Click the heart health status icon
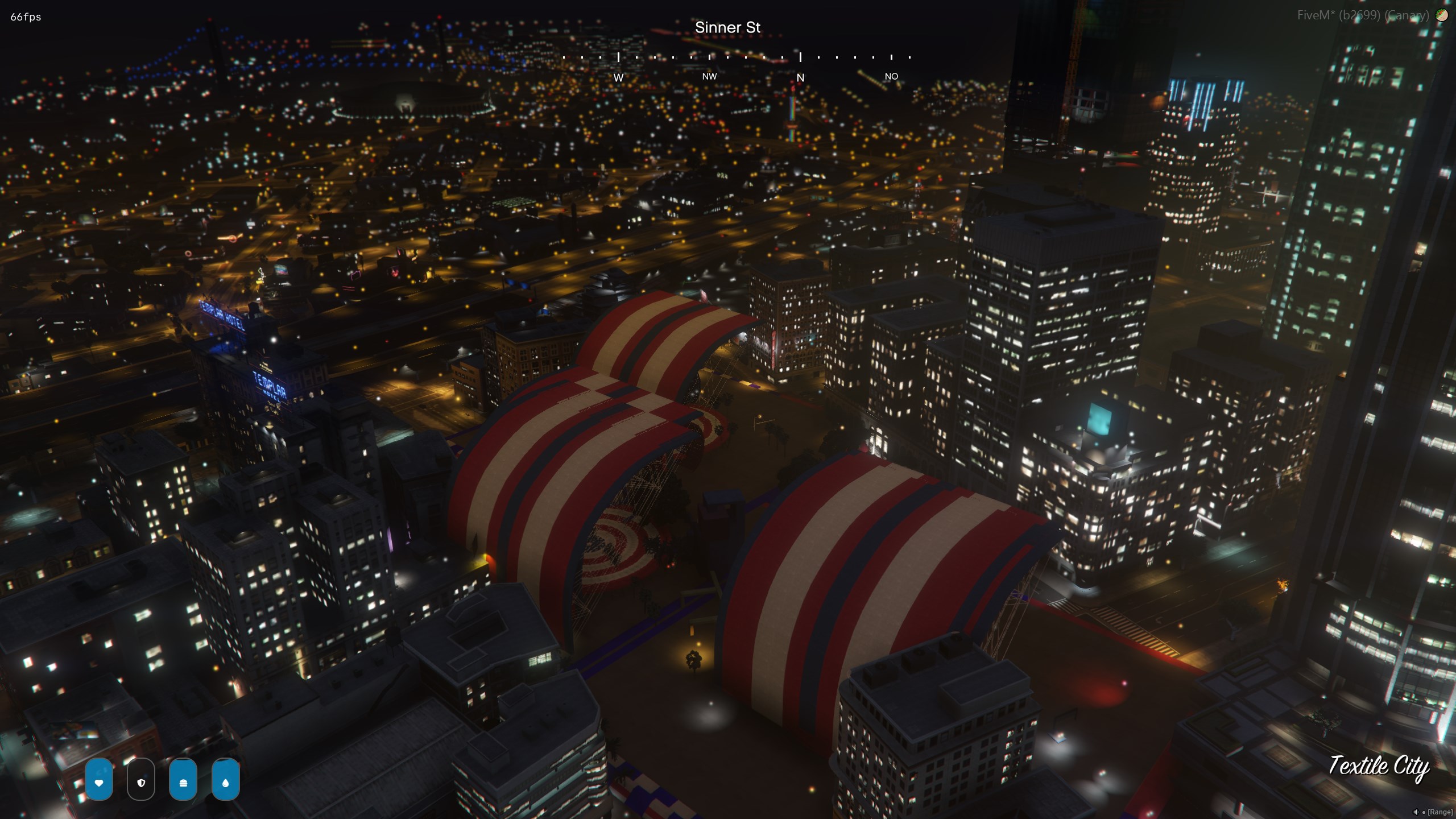Screen dimensions: 1456x819 pos(99,782)
